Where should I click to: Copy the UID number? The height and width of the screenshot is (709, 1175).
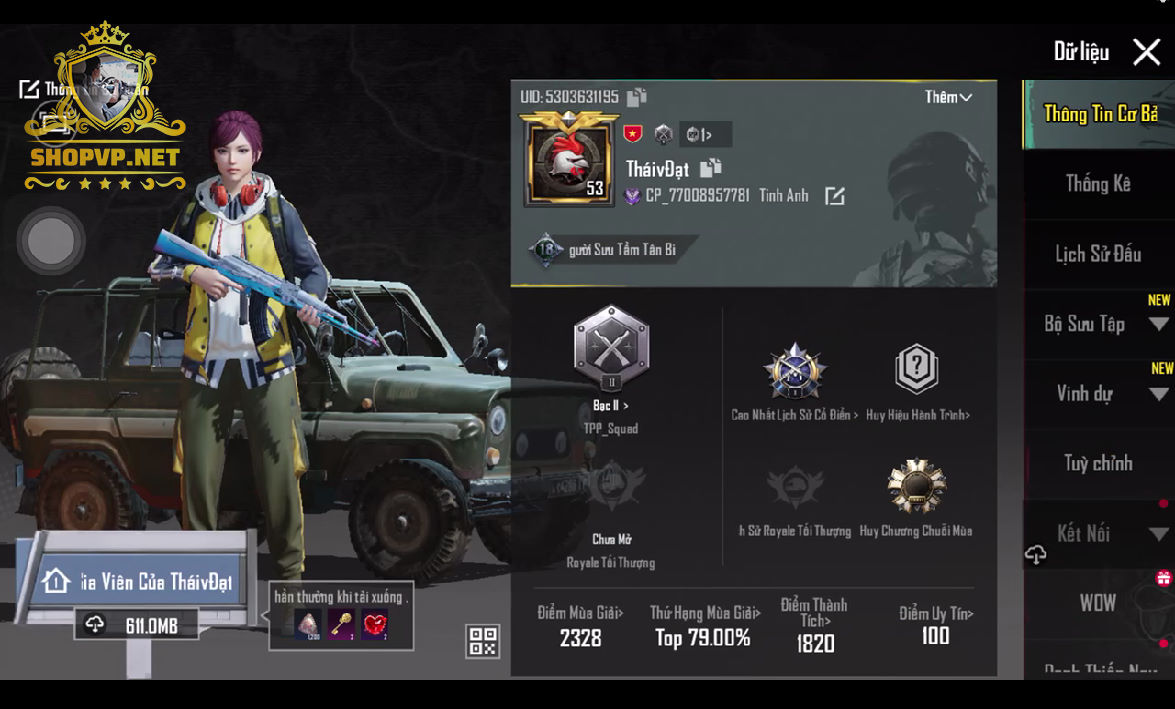click(x=636, y=97)
